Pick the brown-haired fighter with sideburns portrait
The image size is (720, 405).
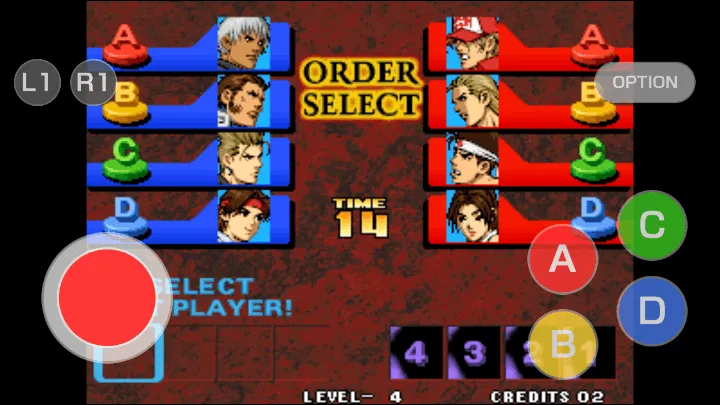pos(244,100)
